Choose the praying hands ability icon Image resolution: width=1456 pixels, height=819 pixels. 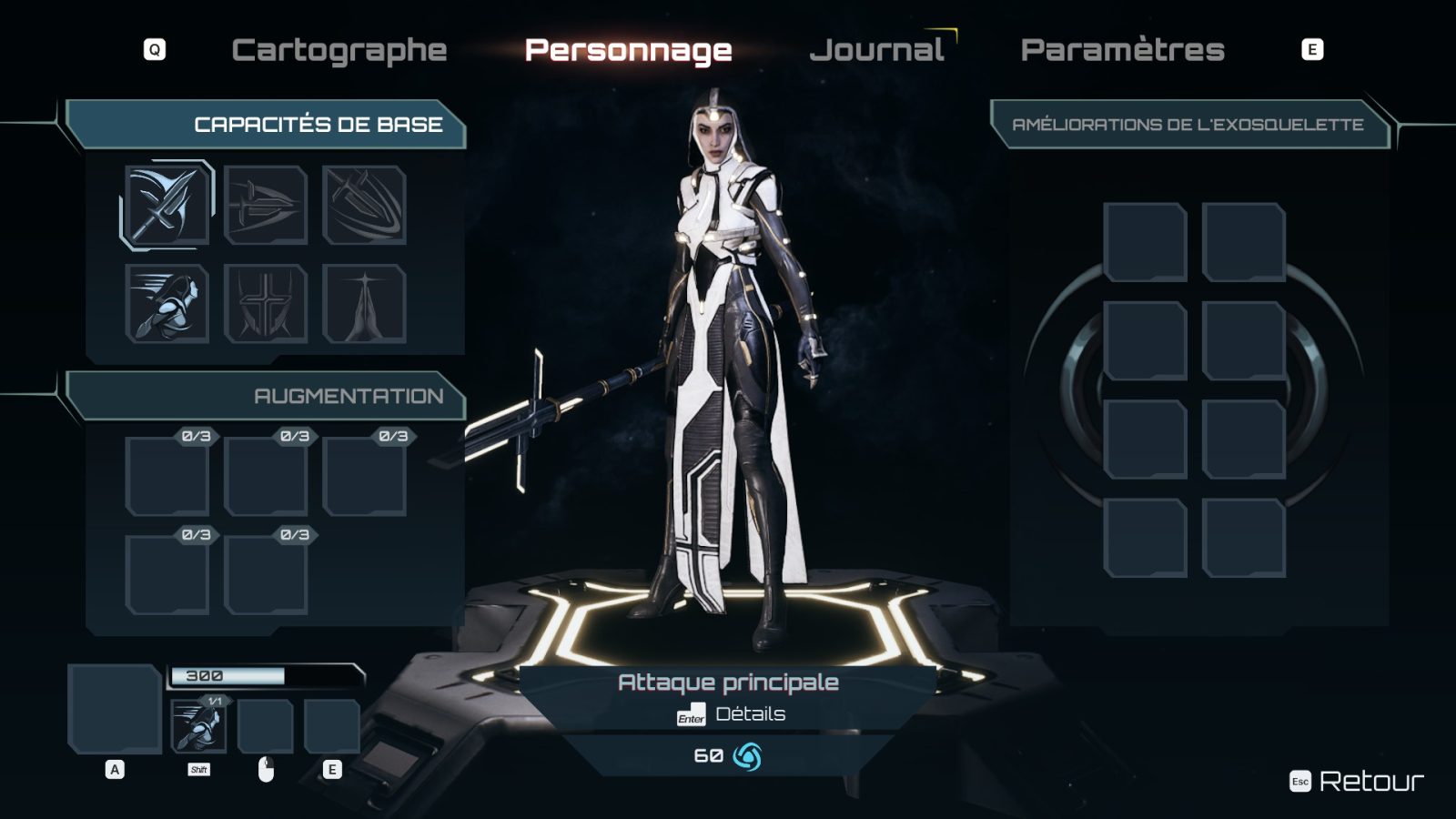364,303
